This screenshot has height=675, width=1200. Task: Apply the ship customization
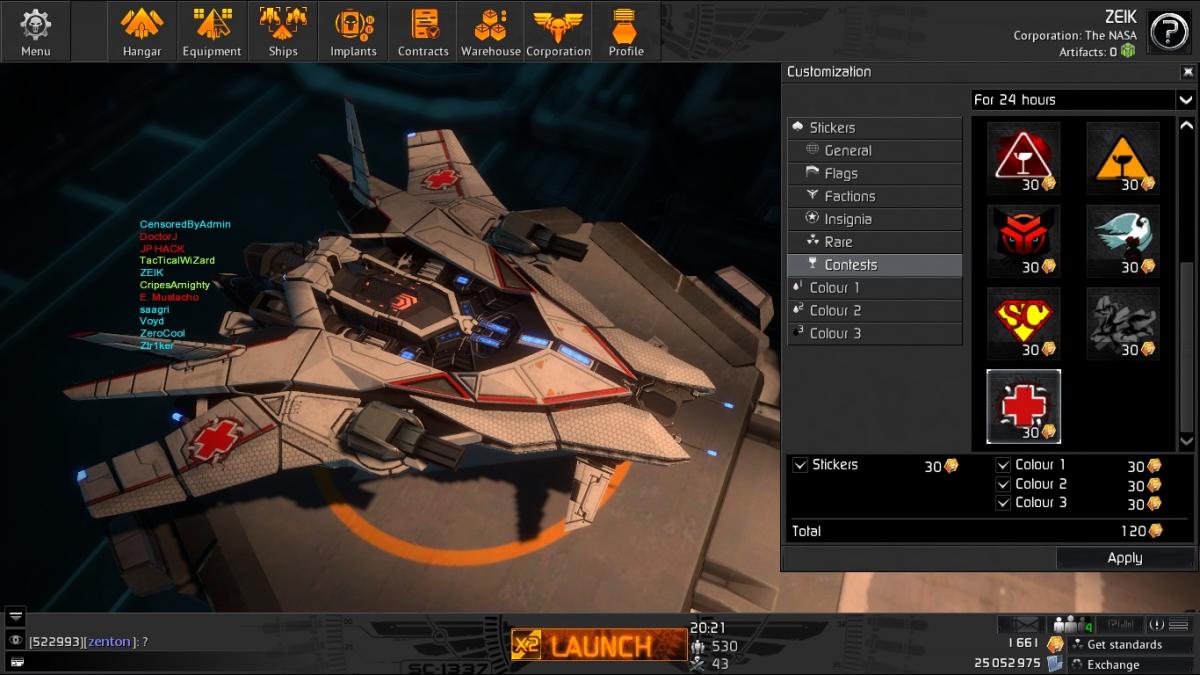pyautogui.click(x=1125, y=558)
